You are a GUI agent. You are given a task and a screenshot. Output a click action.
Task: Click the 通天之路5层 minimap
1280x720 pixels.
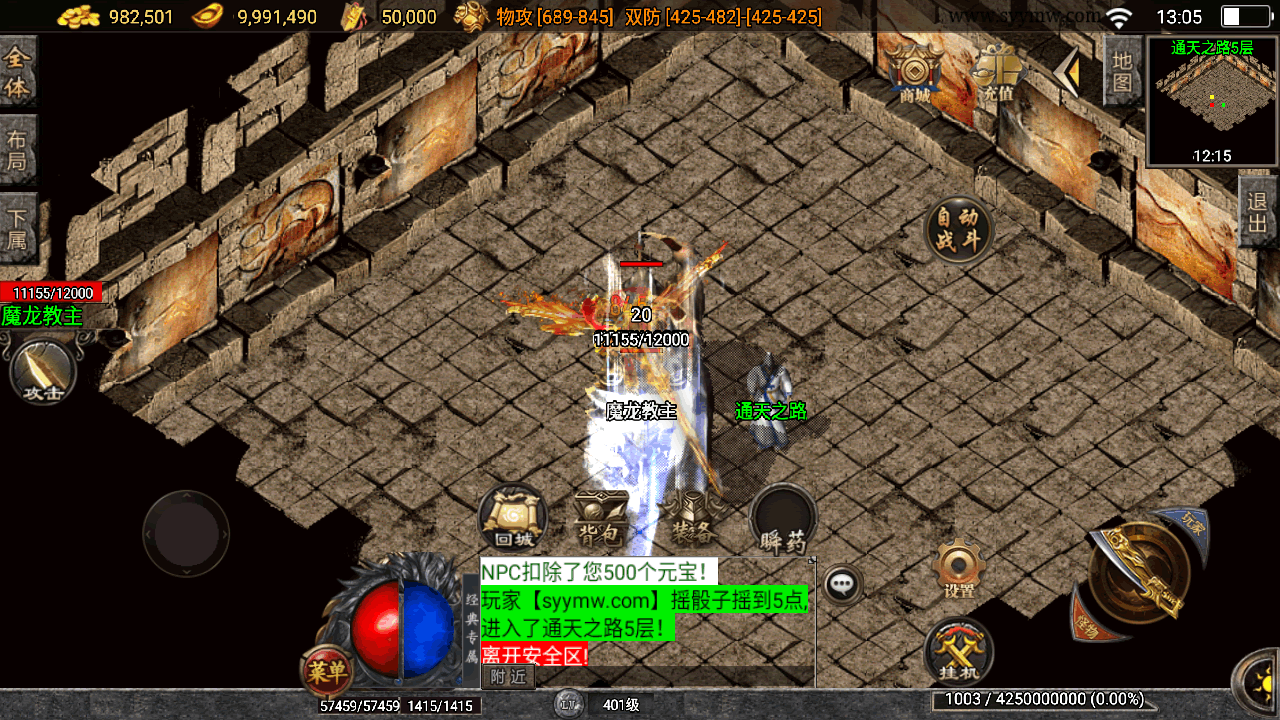click(x=1212, y=101)
